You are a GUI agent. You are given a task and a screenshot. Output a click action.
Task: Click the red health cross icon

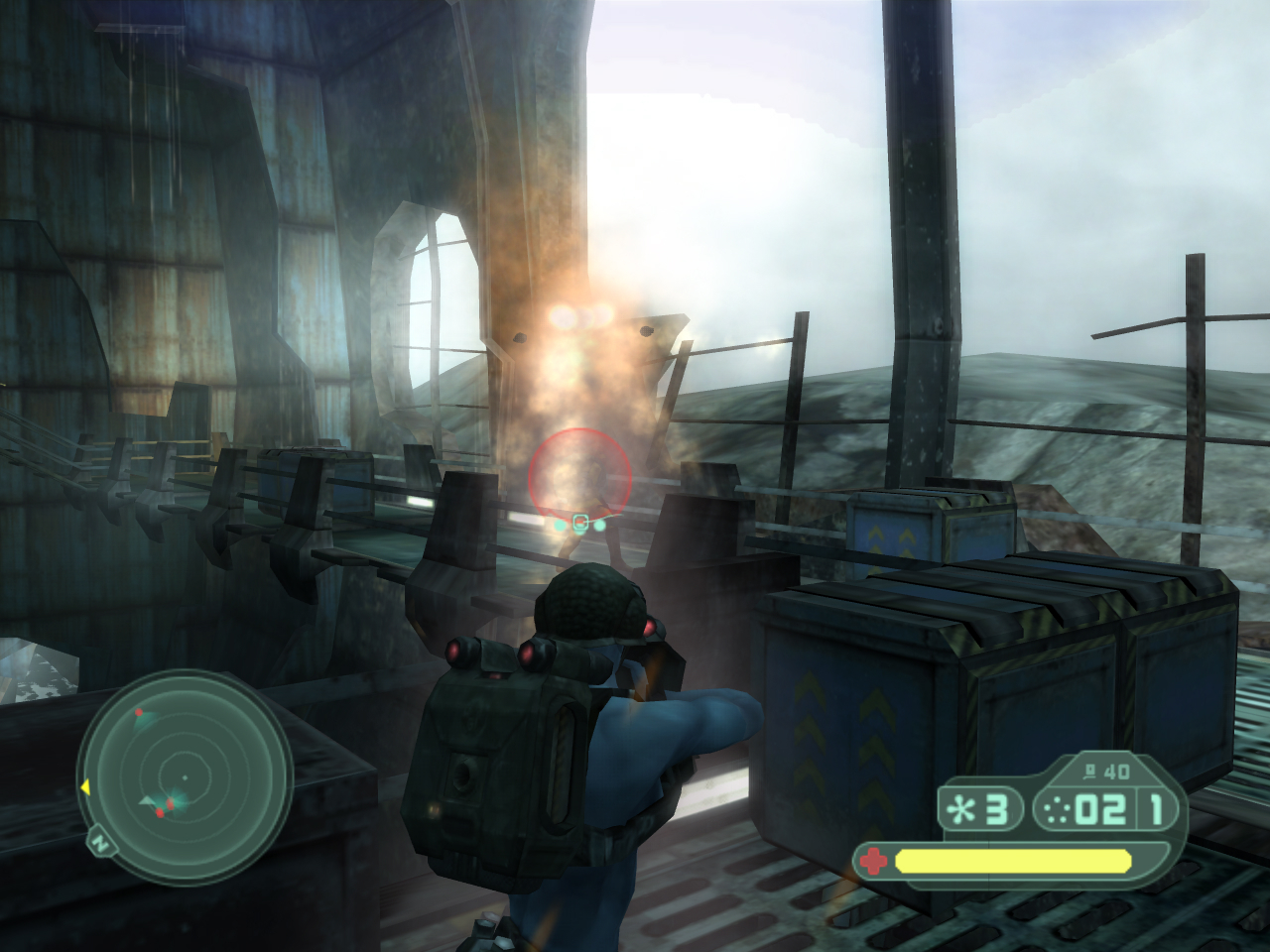873,859
